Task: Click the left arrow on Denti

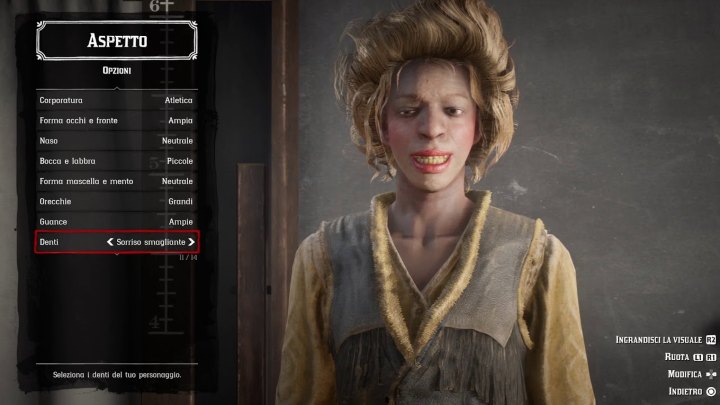Action: [x=110, y=242]
